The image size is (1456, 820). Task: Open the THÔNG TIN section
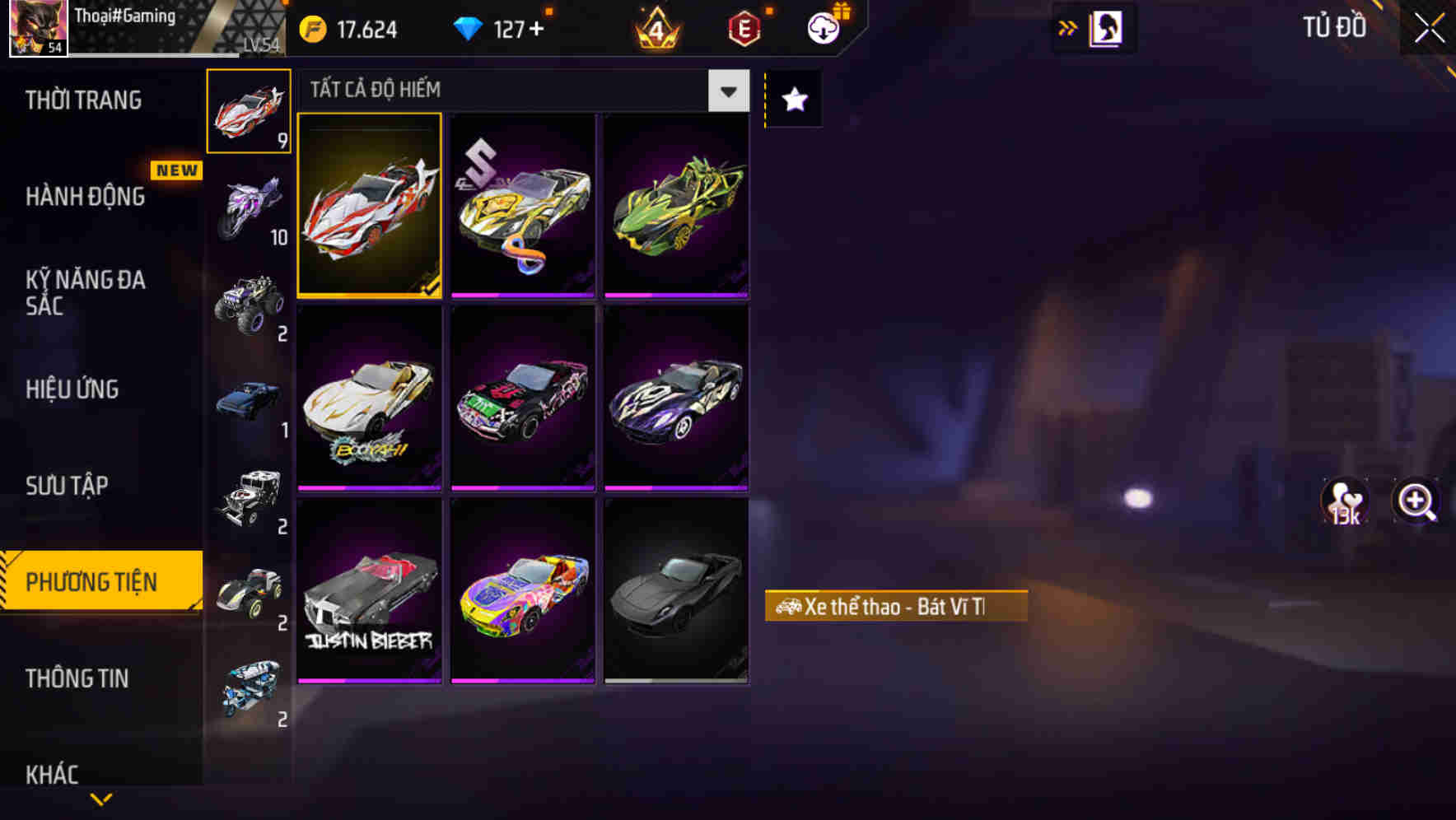[78, 678]
